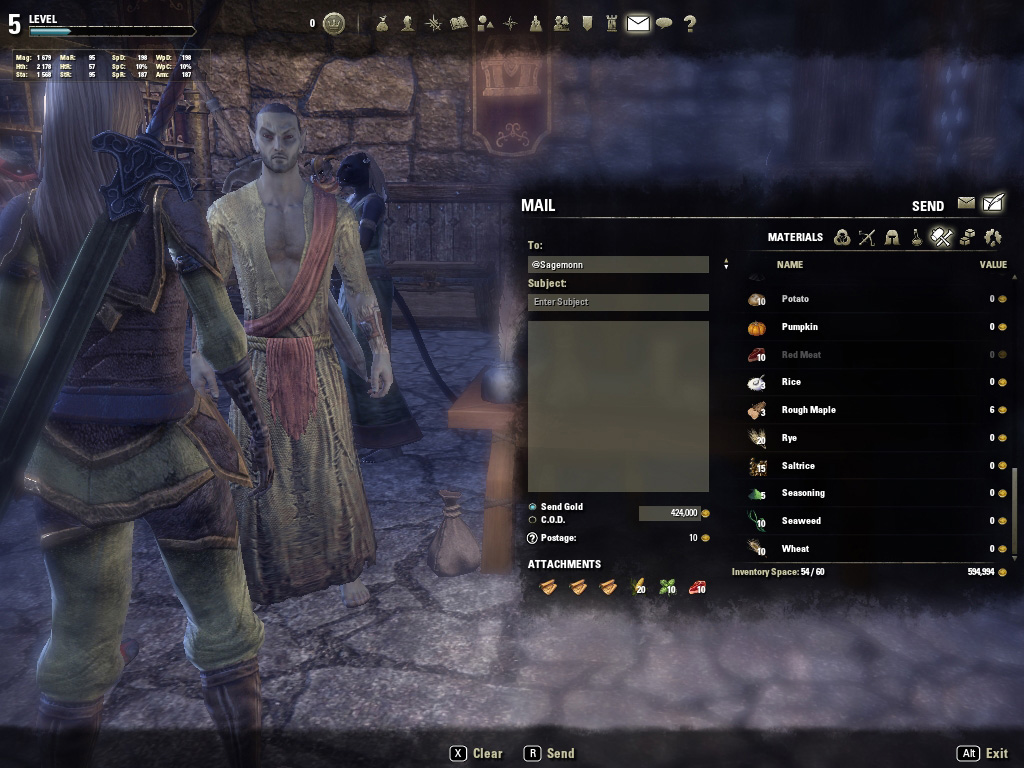Open the question mark help menu
The width and height of the screenshot is (1024, 768).
pos(690,24)
